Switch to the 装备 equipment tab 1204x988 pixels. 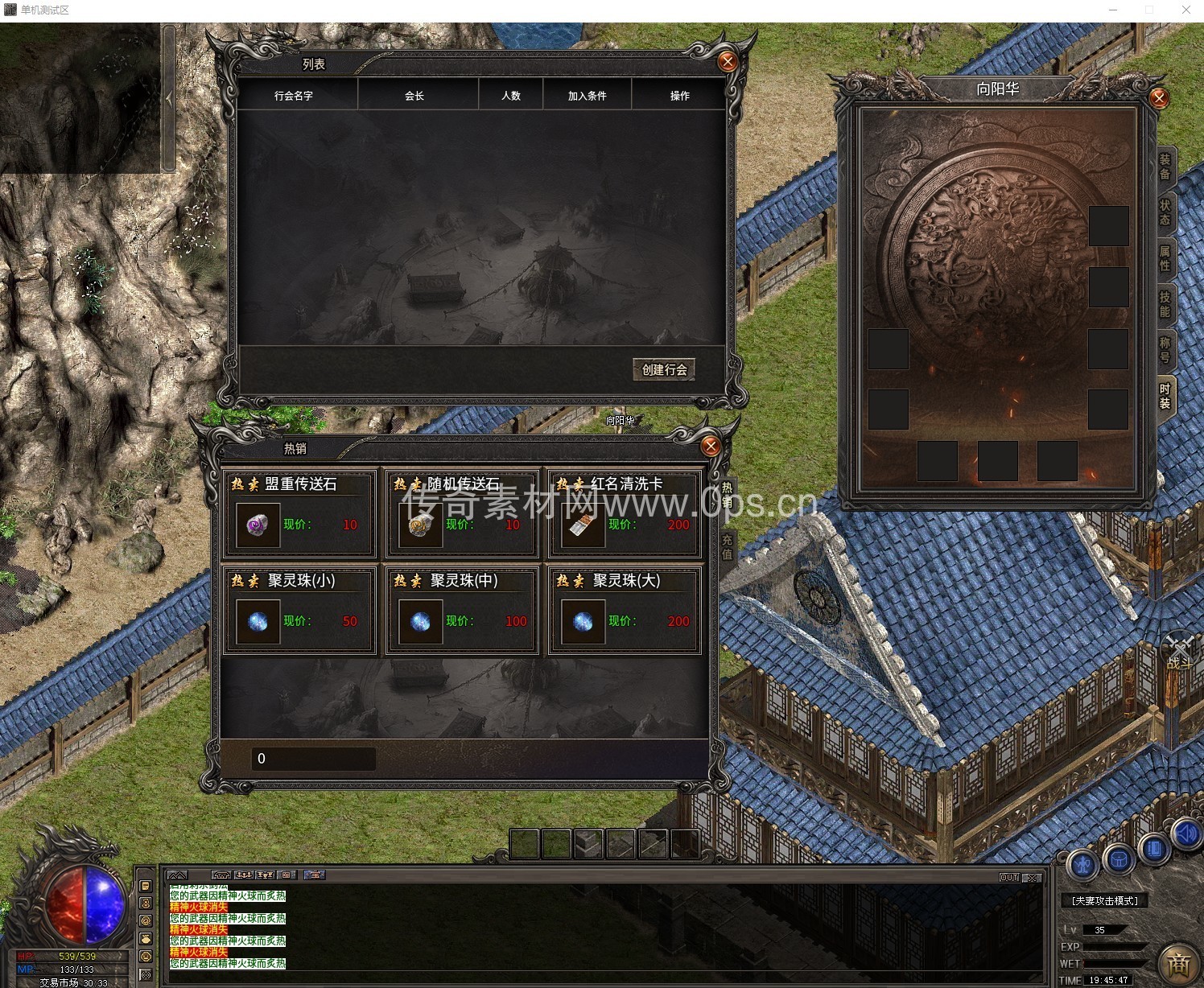(1165, 167)
